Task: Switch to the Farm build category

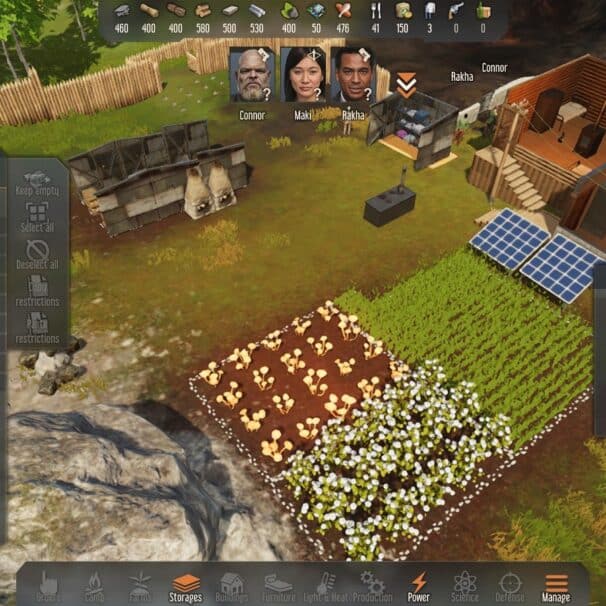Action: pos(139,585)
